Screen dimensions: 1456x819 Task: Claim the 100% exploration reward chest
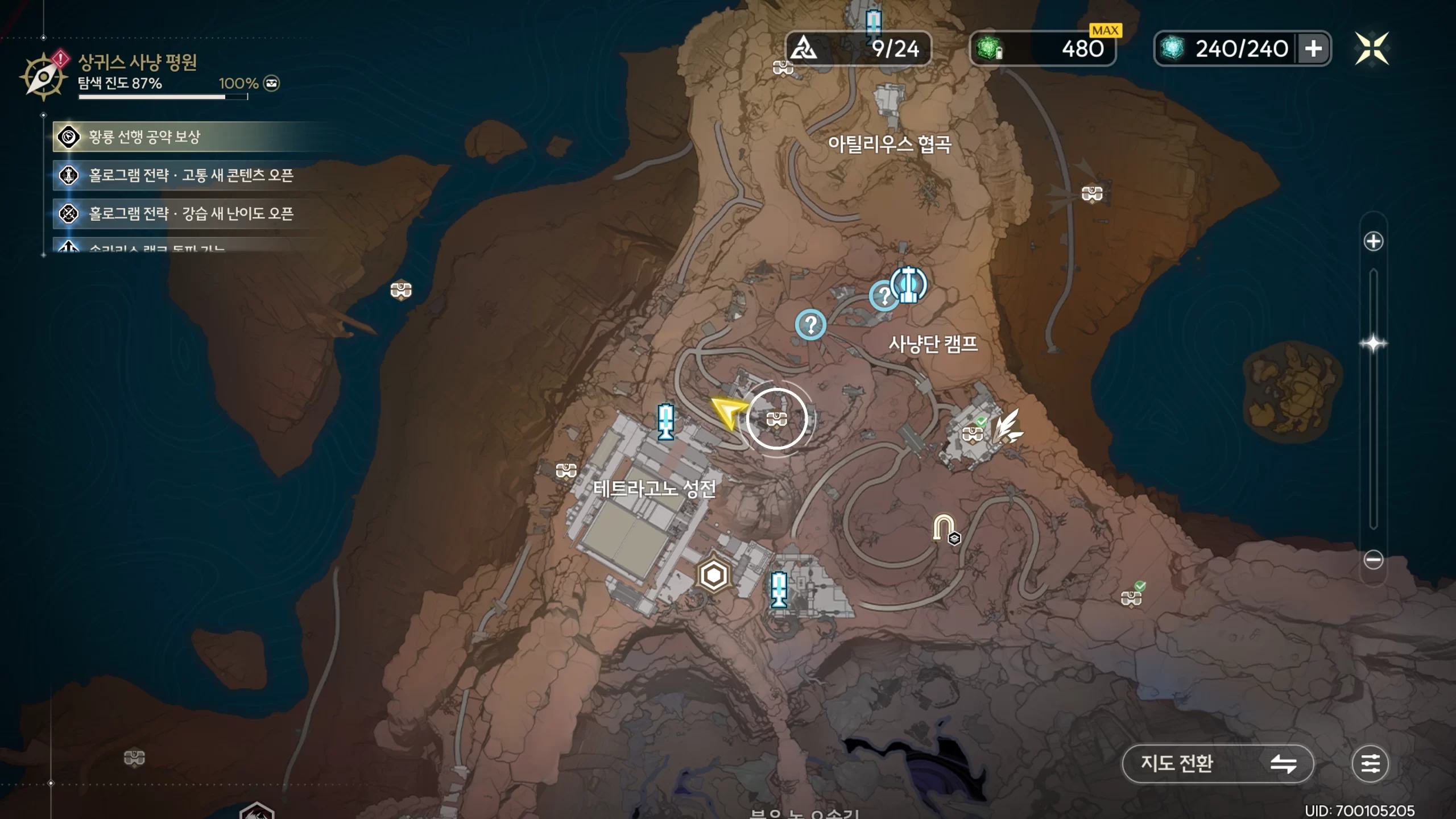click(272, 84)
